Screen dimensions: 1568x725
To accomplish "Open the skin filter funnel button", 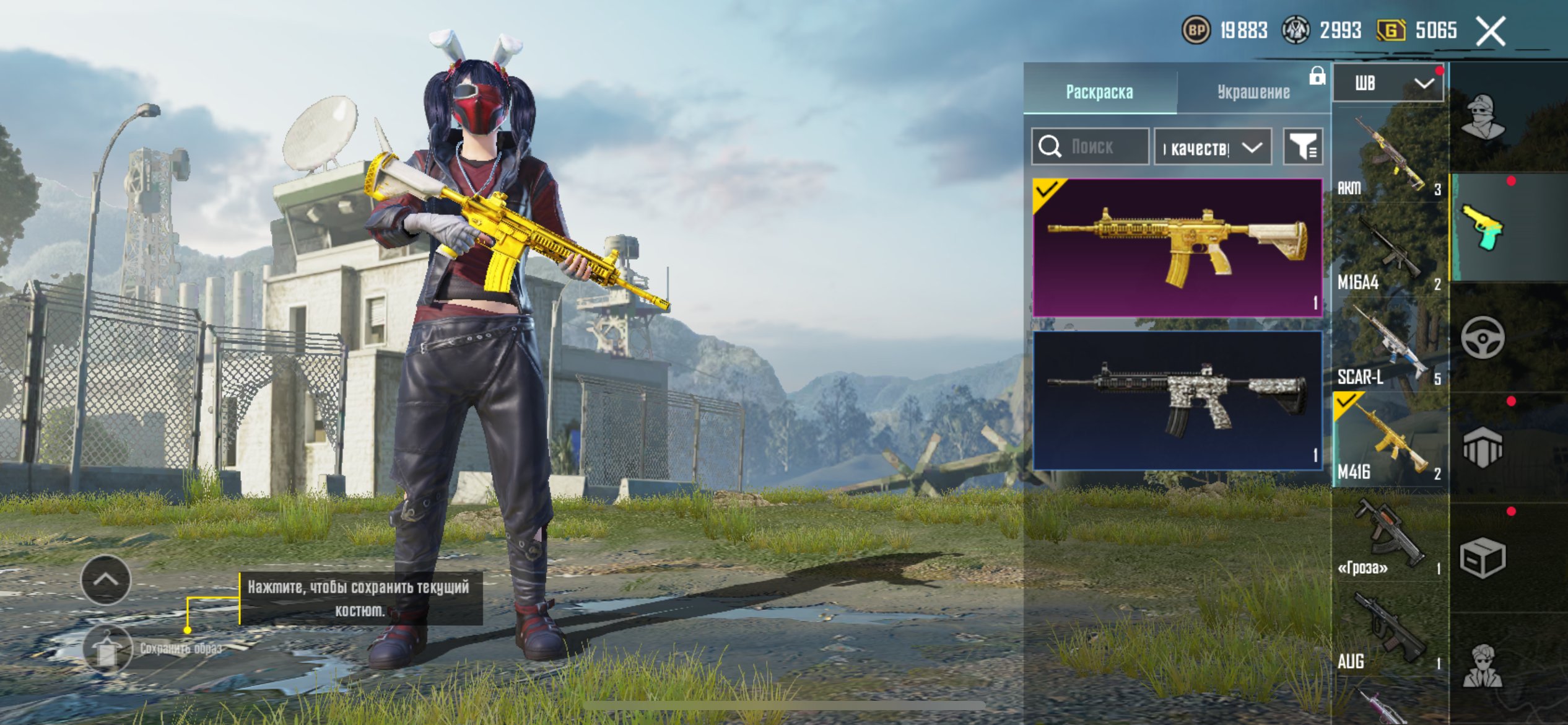I will point(1303,147).
